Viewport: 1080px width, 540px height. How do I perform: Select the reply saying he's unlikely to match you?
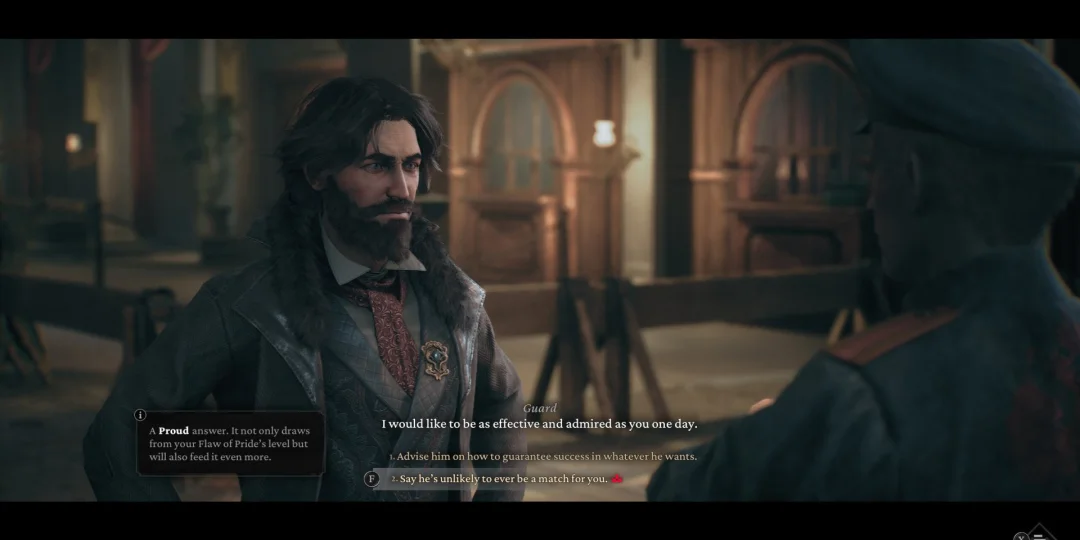click(x=501, y=479)
